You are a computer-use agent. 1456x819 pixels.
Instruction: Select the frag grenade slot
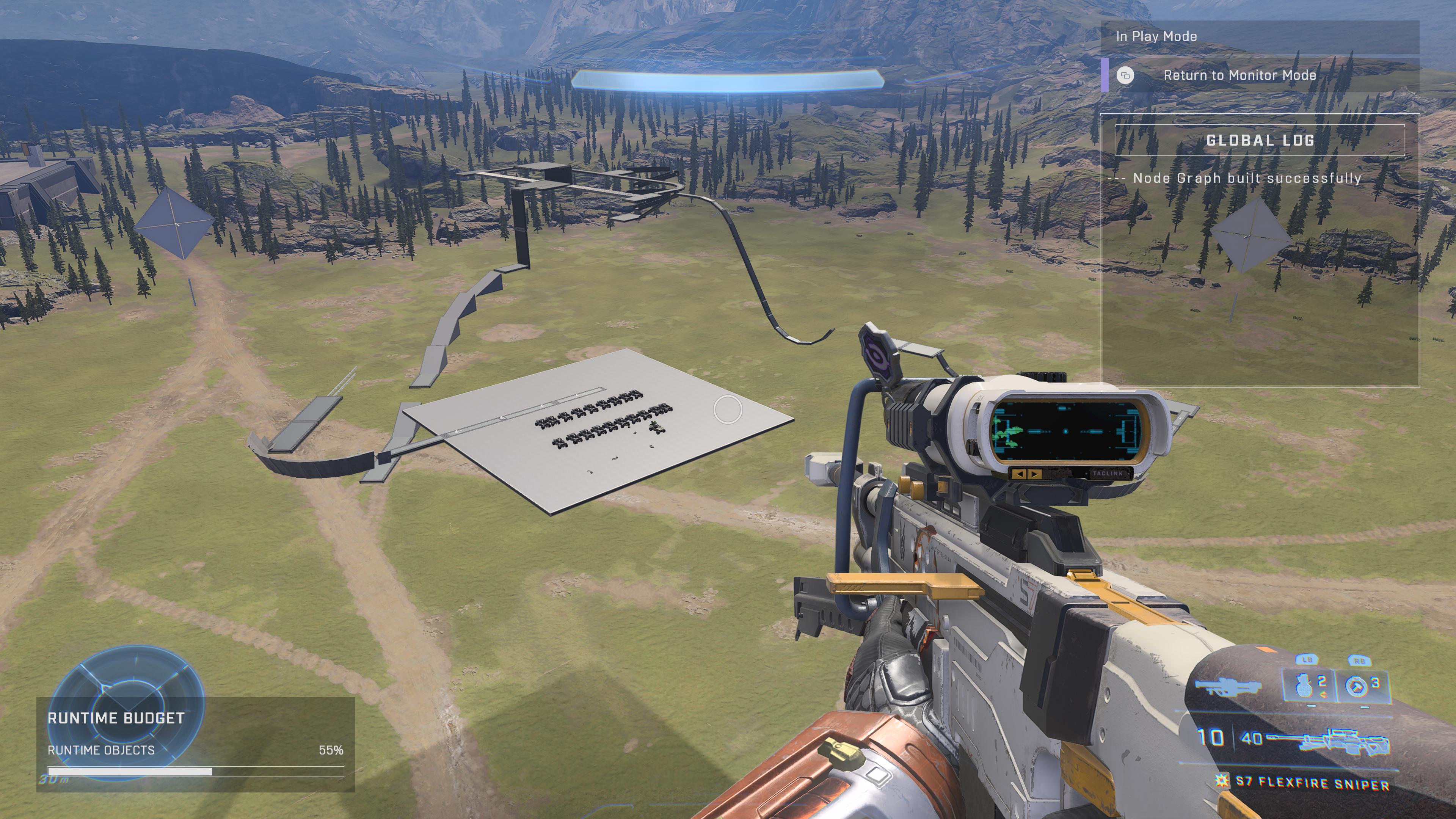1308,686
